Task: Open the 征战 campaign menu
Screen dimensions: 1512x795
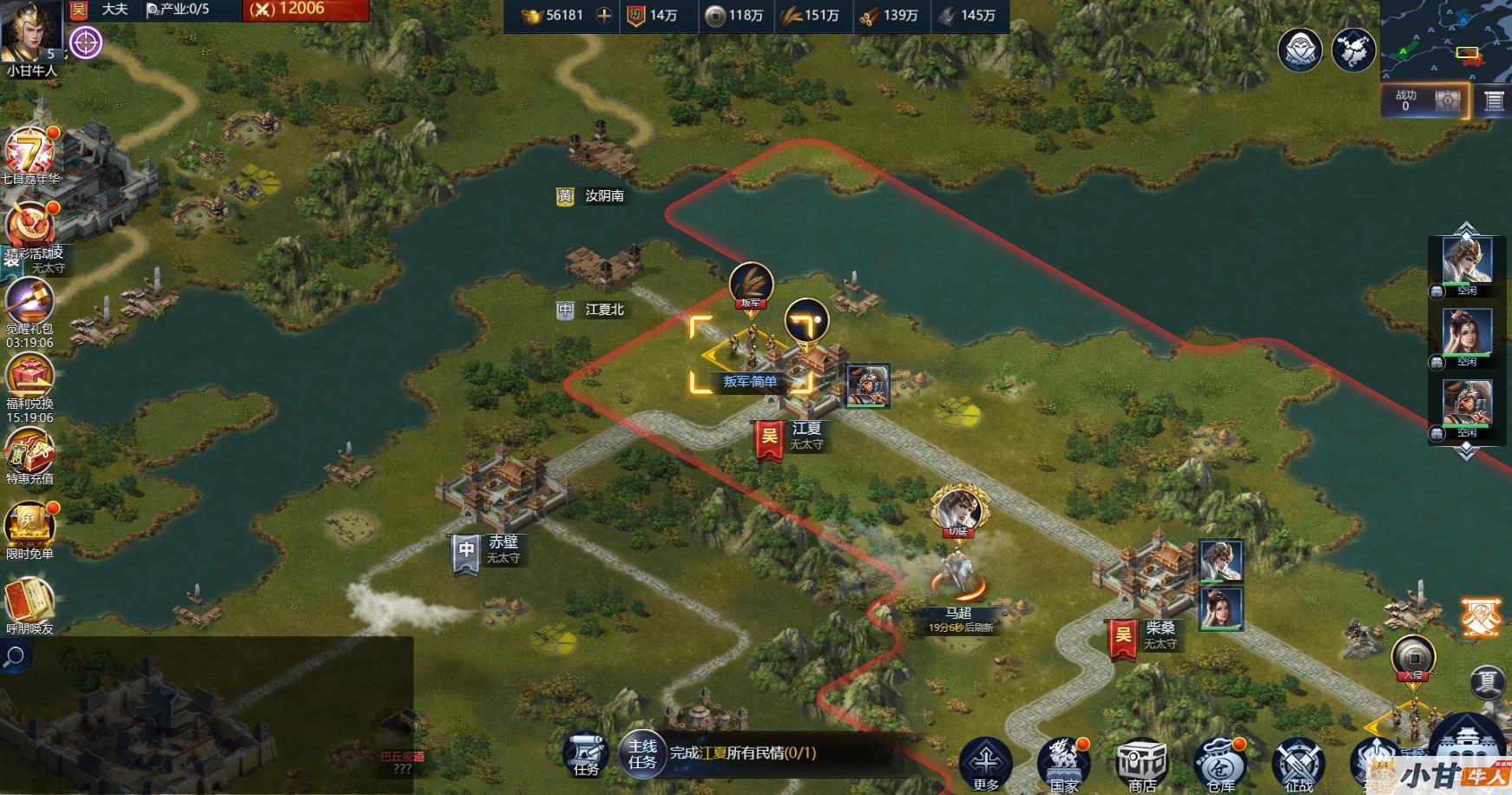Action: click(1298, 762)
